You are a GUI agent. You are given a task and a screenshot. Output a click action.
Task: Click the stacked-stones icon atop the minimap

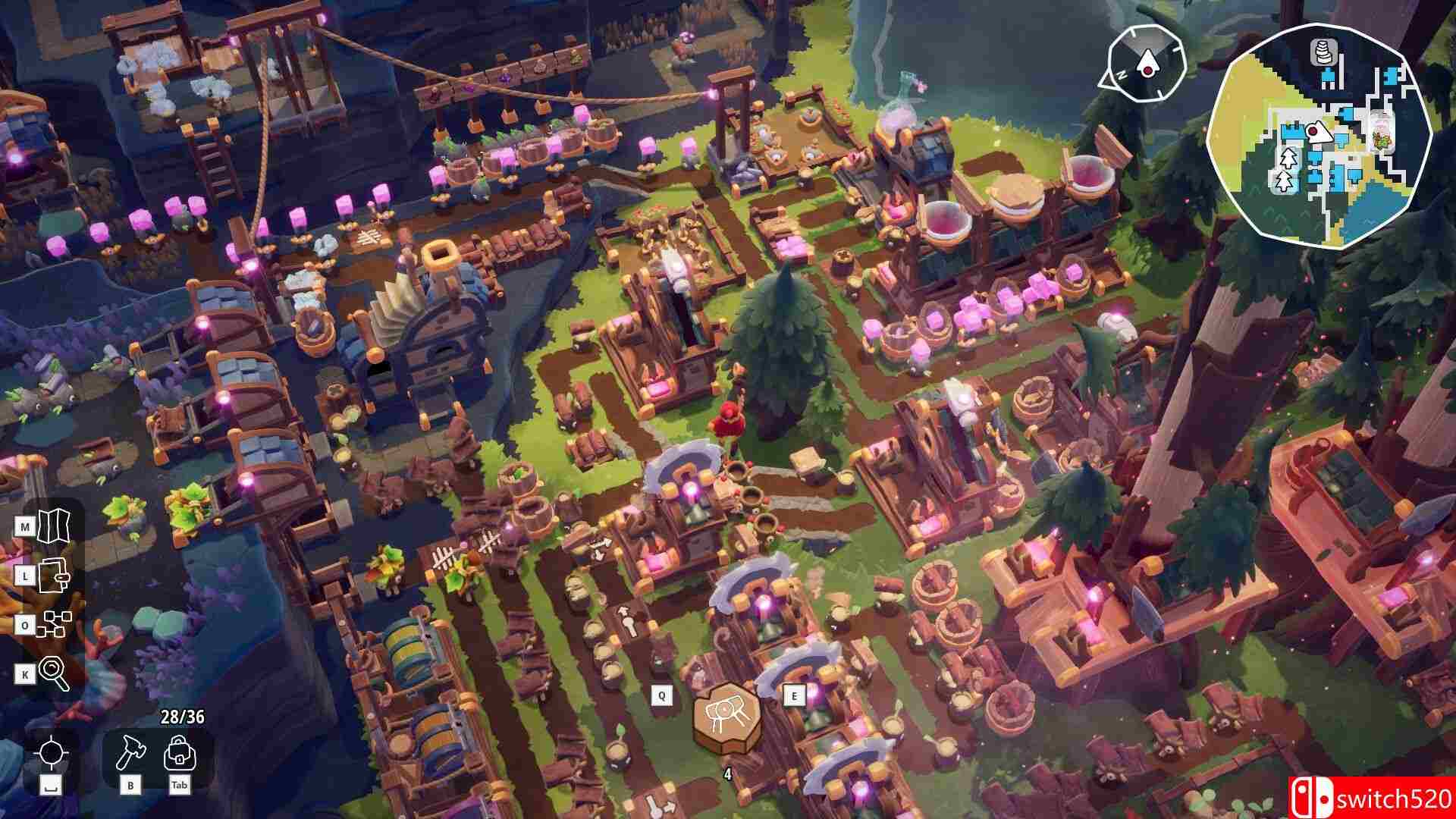(1323, 52)
